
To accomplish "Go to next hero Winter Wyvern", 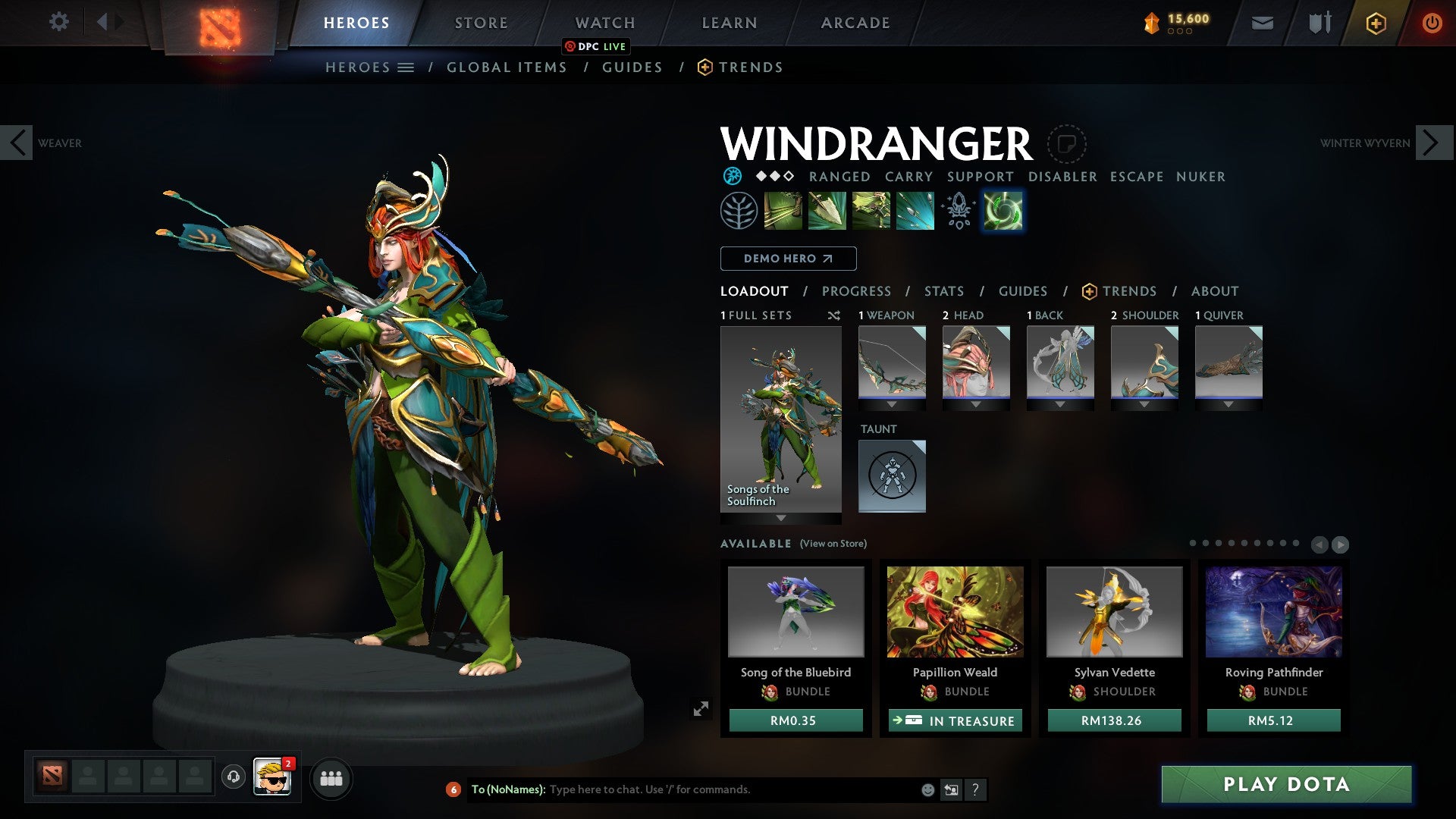I will coord(1432,143).
